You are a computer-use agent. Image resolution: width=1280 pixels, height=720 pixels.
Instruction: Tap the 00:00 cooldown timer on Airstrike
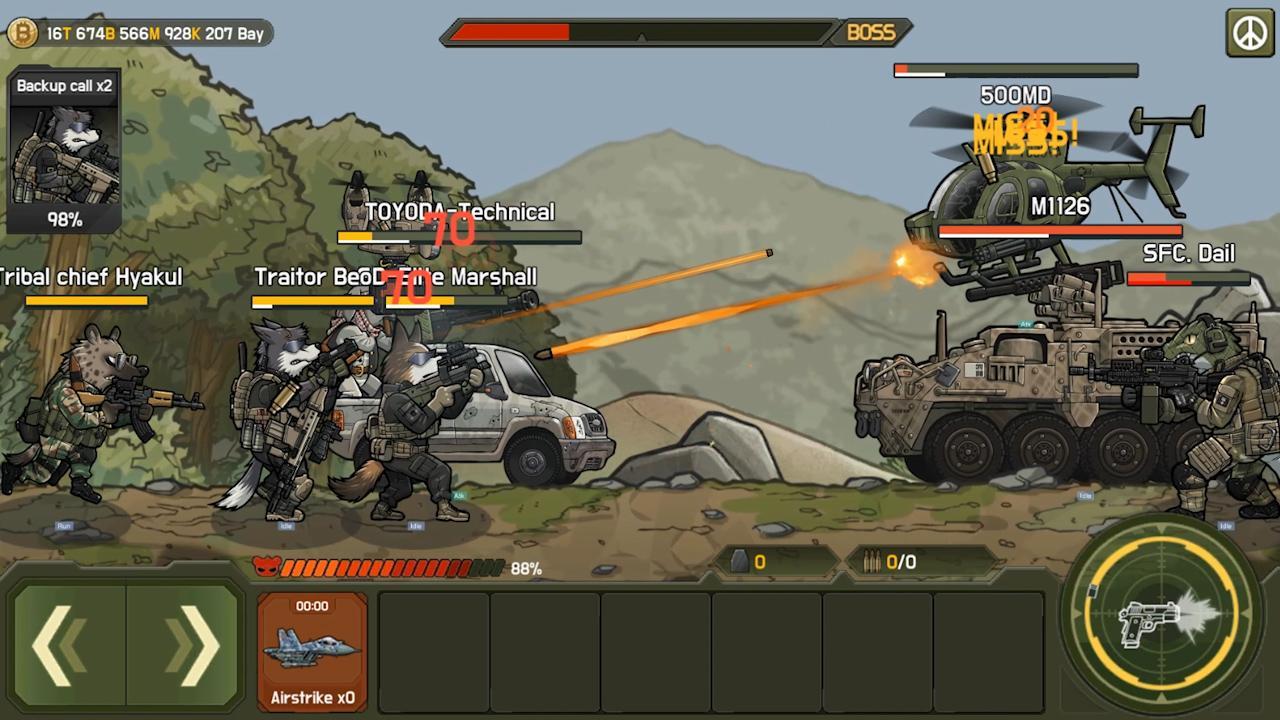pyautogui.click(x=312, y=605)
